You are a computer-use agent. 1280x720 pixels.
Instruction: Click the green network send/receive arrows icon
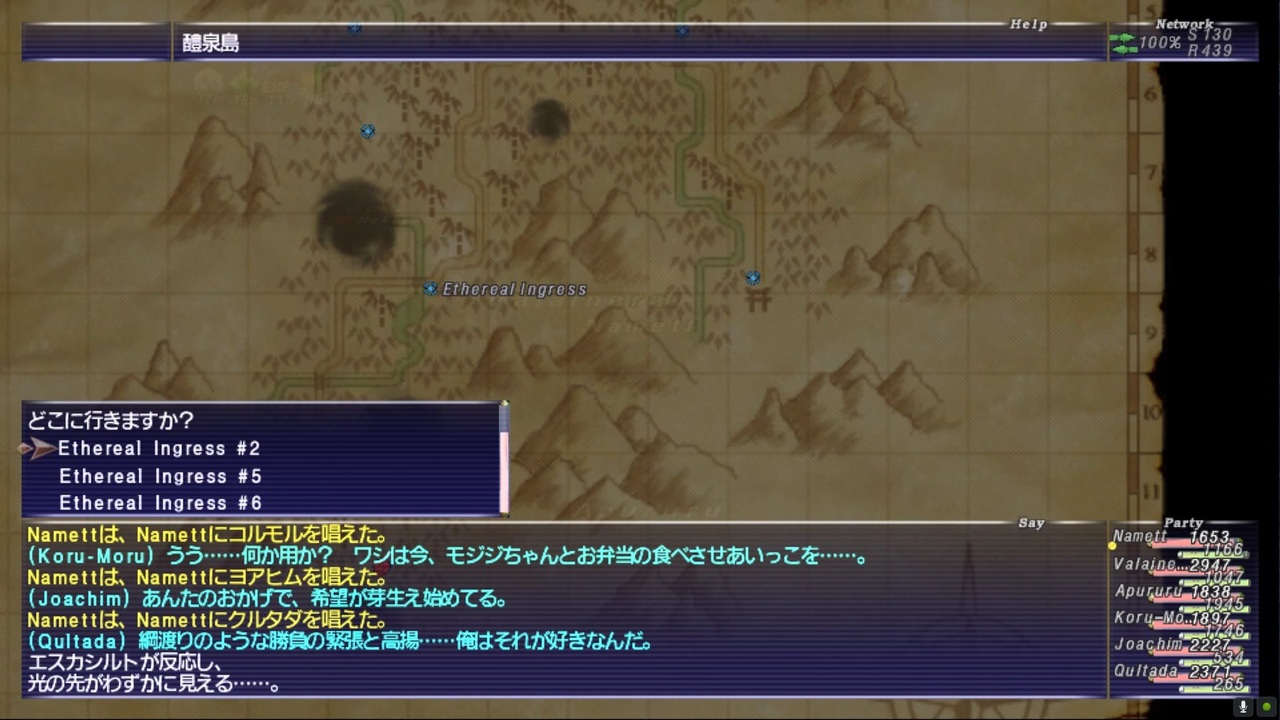[1122, 42]
